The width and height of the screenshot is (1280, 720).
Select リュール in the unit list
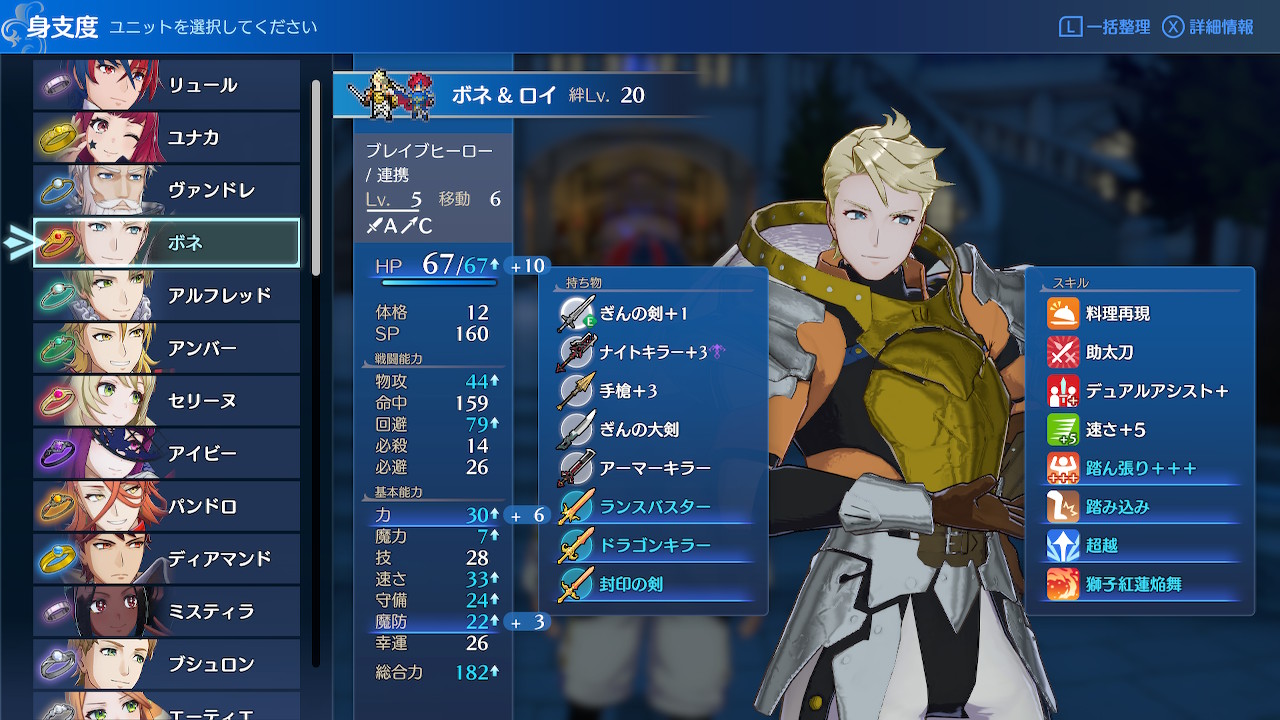pyautogui.click(x=166, y=85)
